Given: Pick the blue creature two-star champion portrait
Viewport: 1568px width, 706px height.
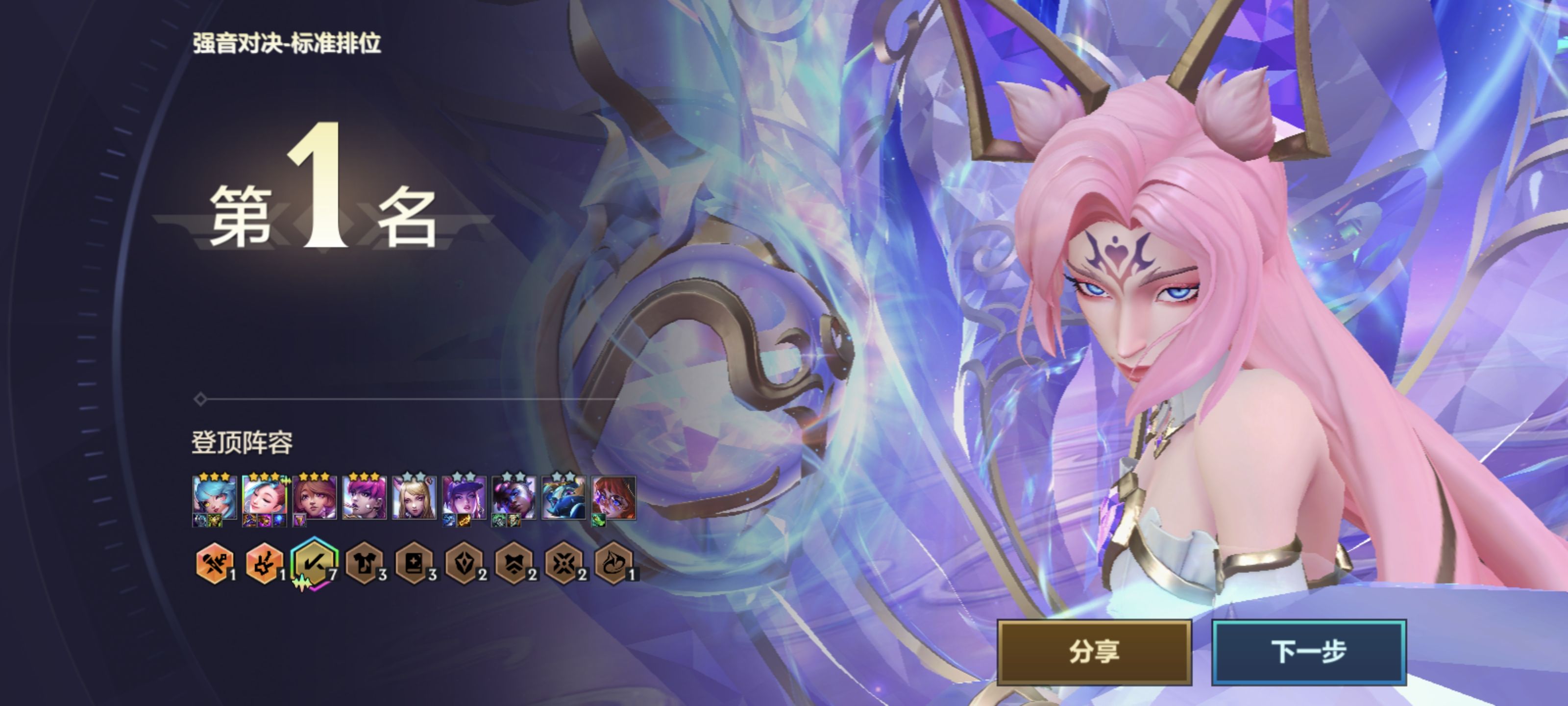Looking at the screenshot, I should [x=563, y=498].
